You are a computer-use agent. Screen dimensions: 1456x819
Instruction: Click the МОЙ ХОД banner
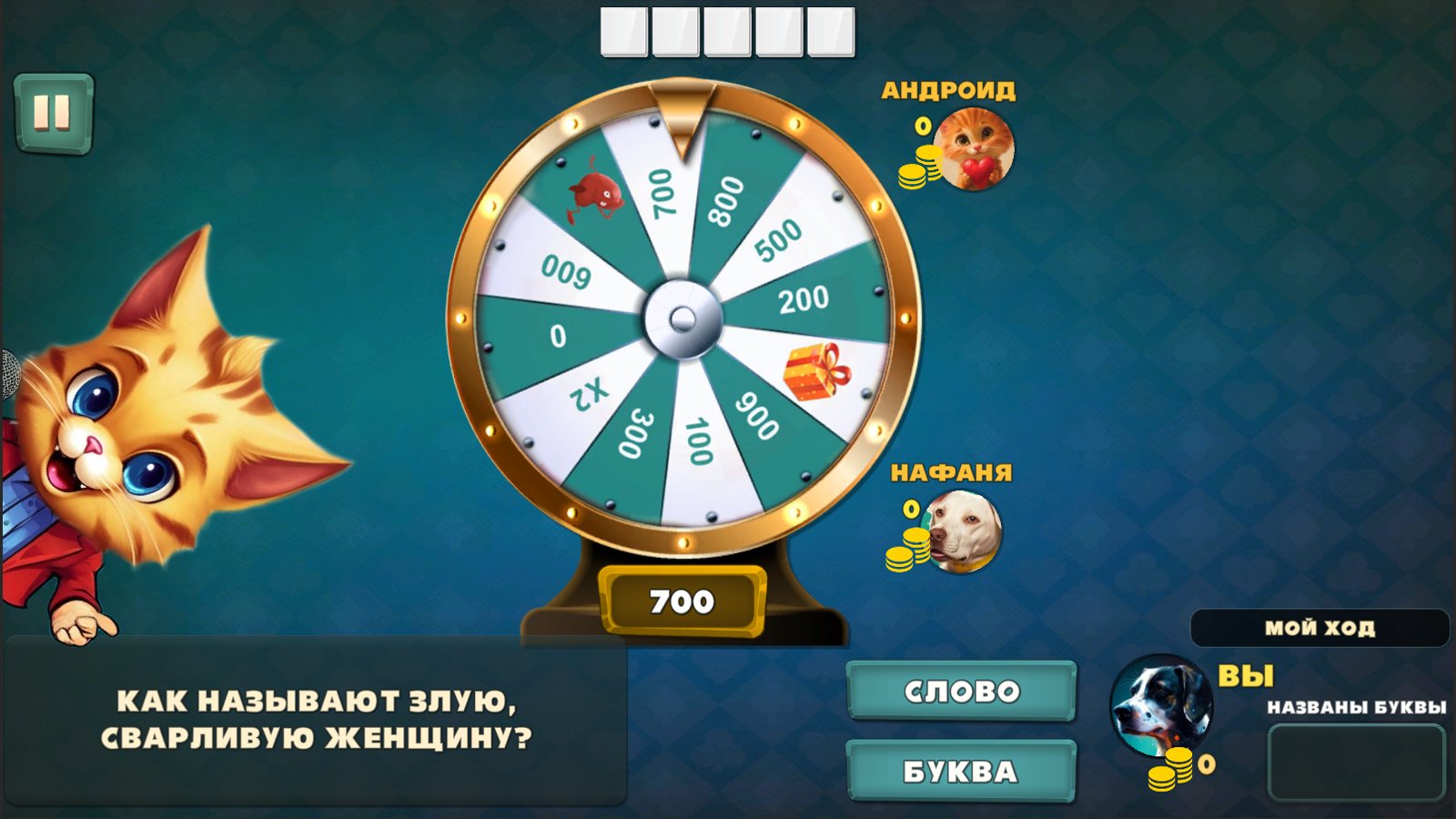pos(1321,627)
